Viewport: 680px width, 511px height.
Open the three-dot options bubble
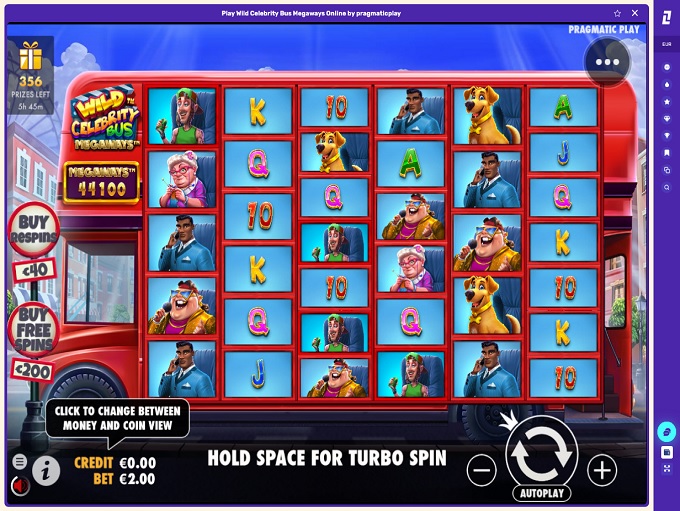608,62
